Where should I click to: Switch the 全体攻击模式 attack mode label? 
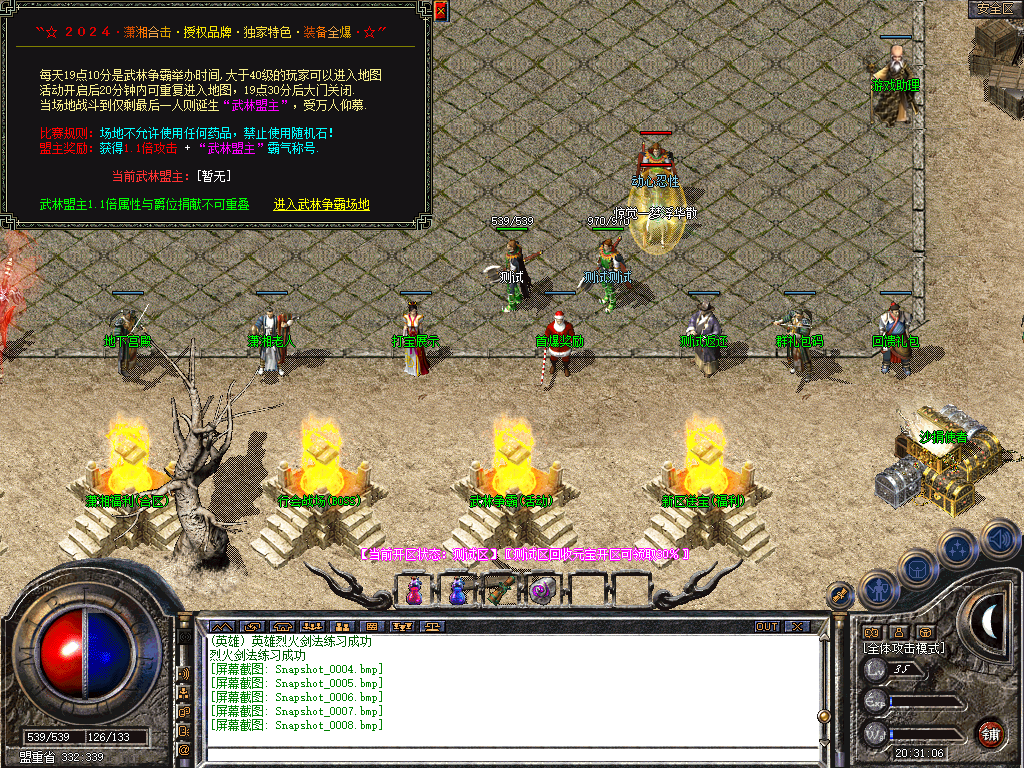pyautogui.click(x=903, y=649)
